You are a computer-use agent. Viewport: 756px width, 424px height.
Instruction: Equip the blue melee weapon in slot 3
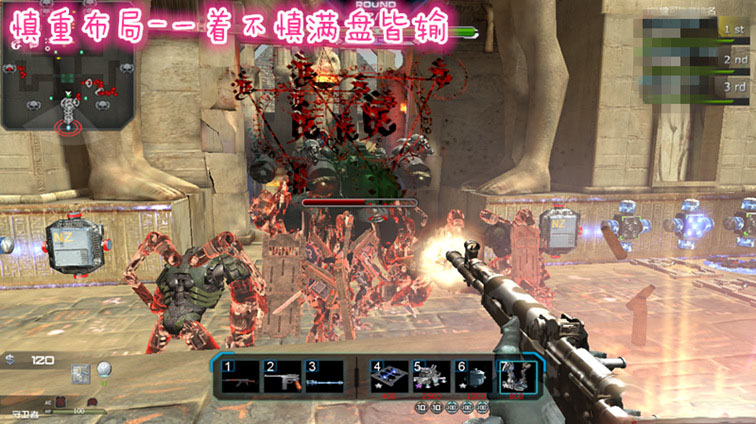pyautogui.click(x=324, y=377)
